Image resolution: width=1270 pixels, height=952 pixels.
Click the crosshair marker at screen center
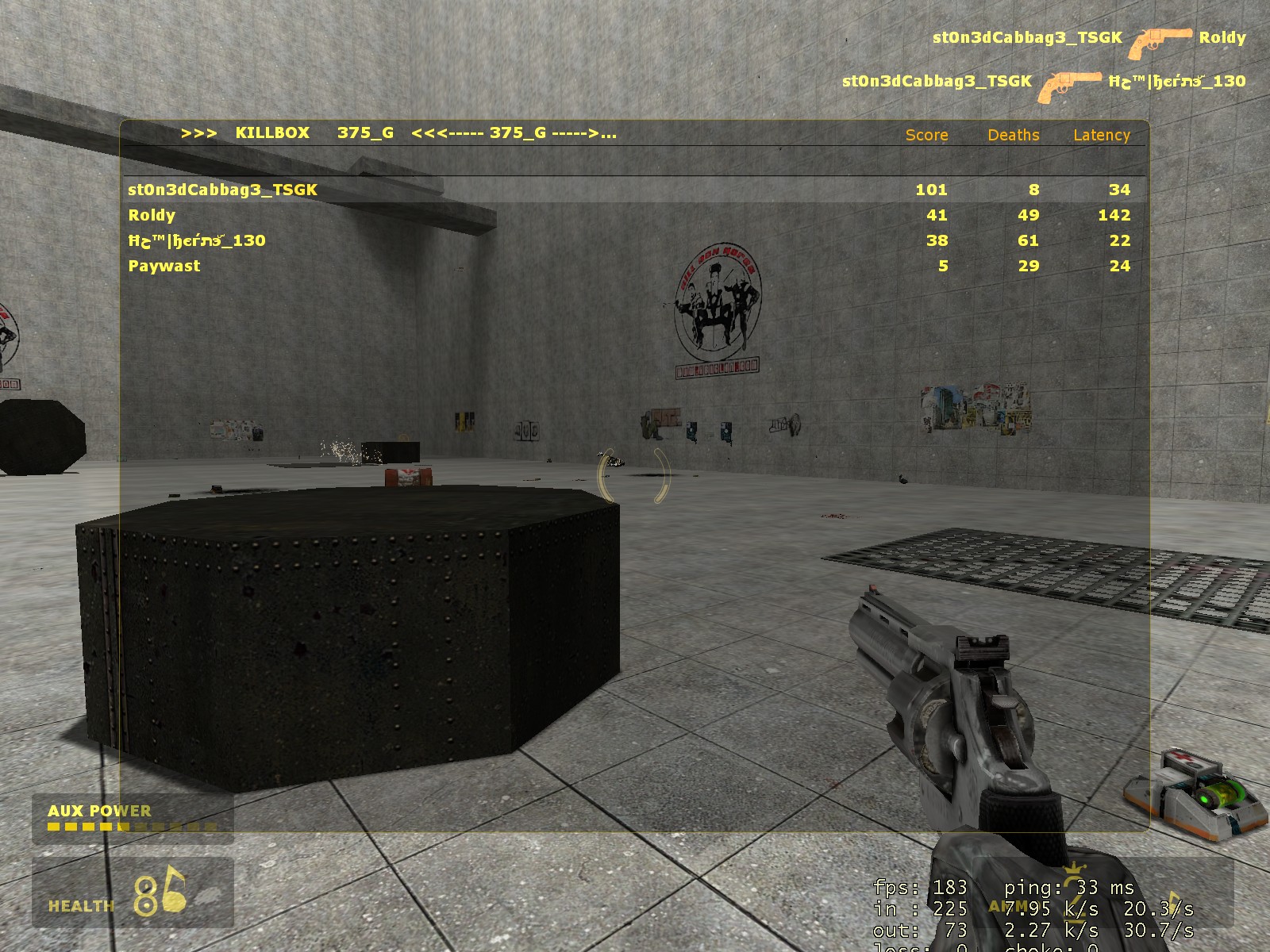point(635,476)
